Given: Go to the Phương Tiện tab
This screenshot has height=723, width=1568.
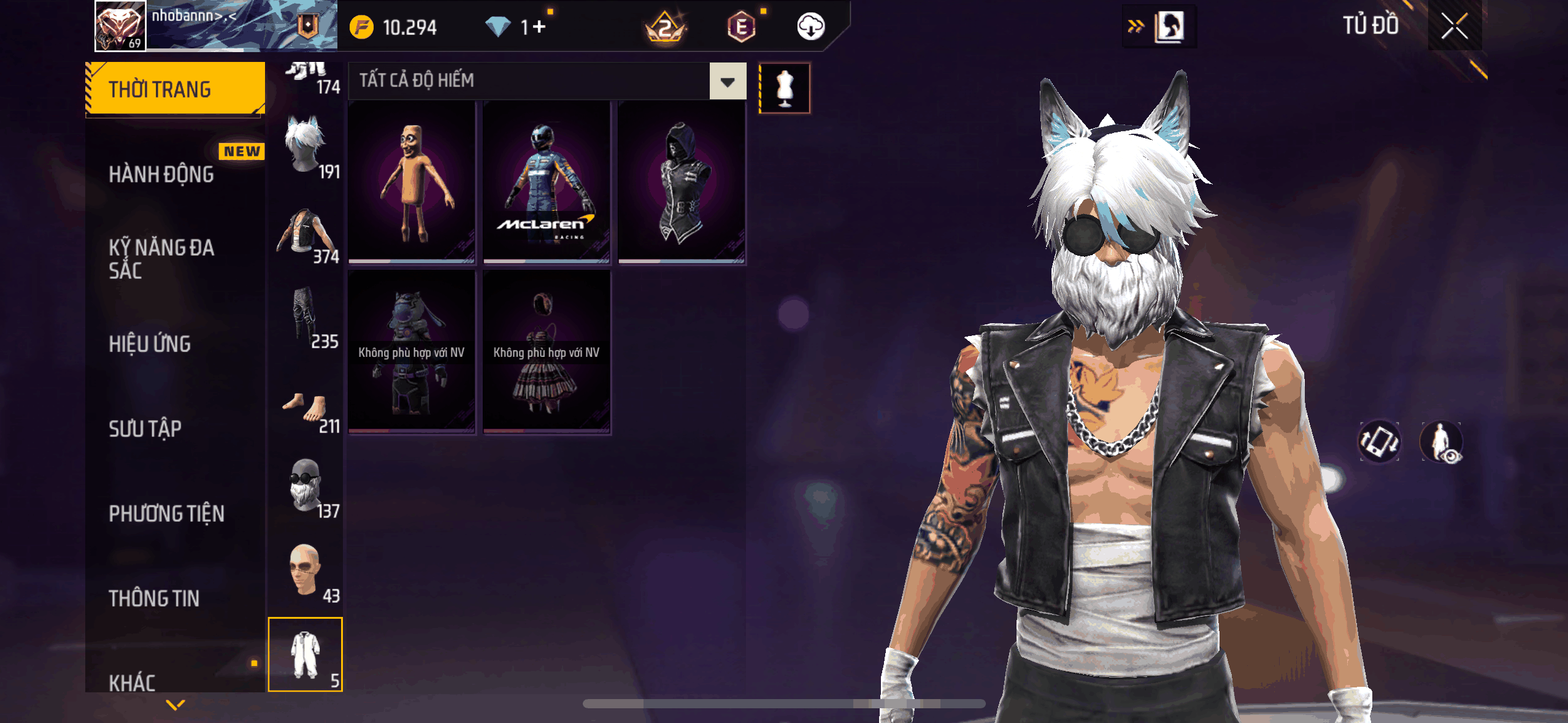Looking at the screenshot, I should pos(166,513).
